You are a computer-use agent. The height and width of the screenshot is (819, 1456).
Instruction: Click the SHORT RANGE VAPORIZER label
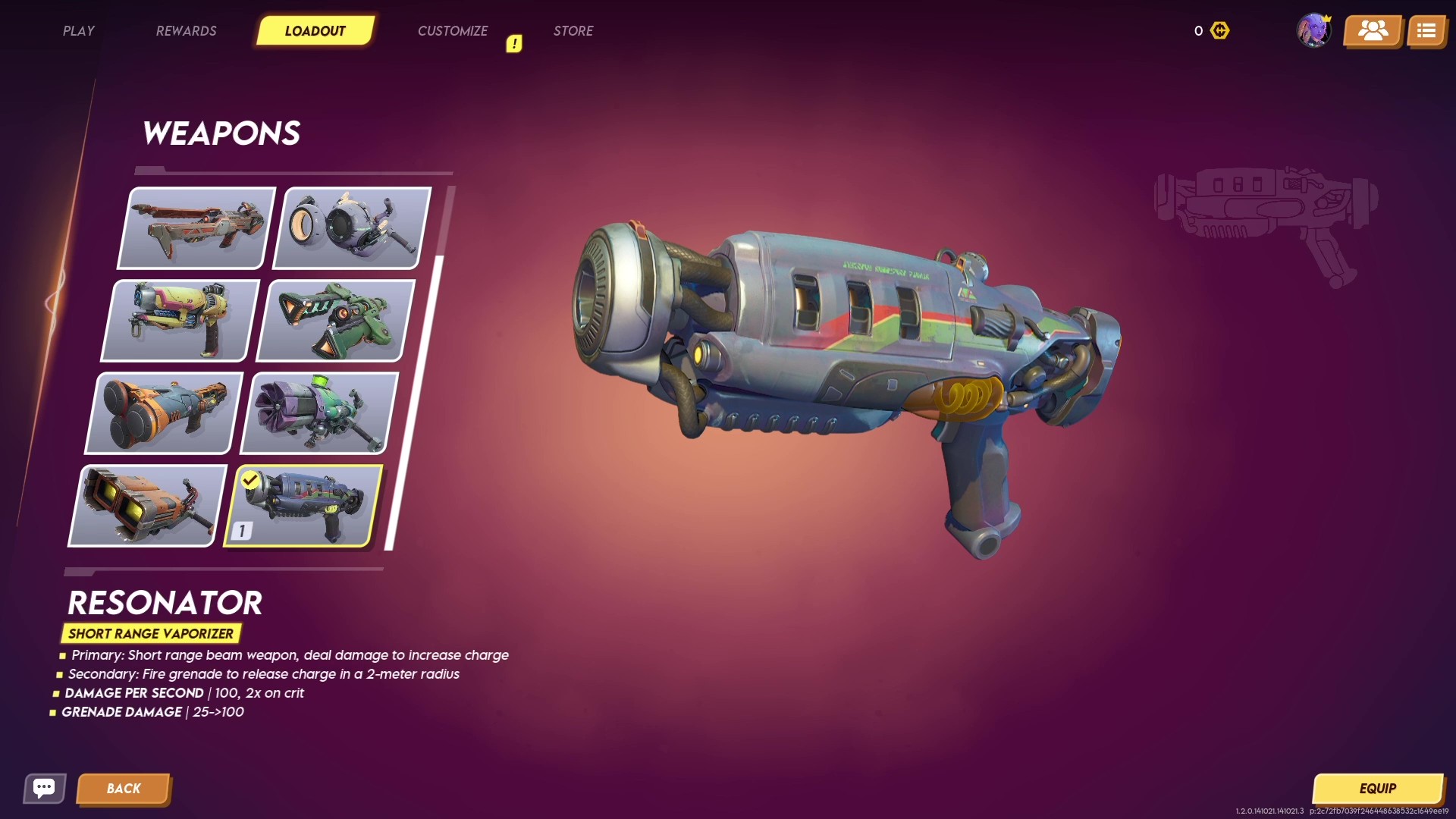coord(151,633)
